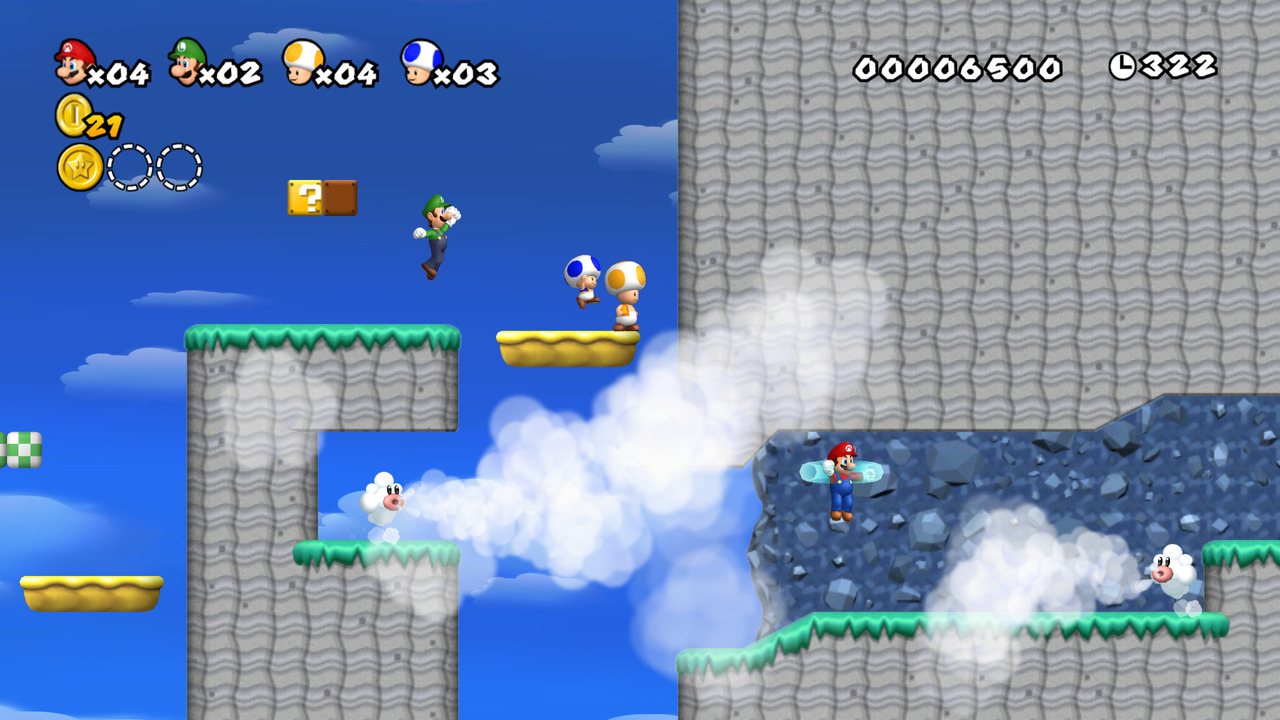Click the Luigi head life counter icon
1280x720 pixels.
187,63
